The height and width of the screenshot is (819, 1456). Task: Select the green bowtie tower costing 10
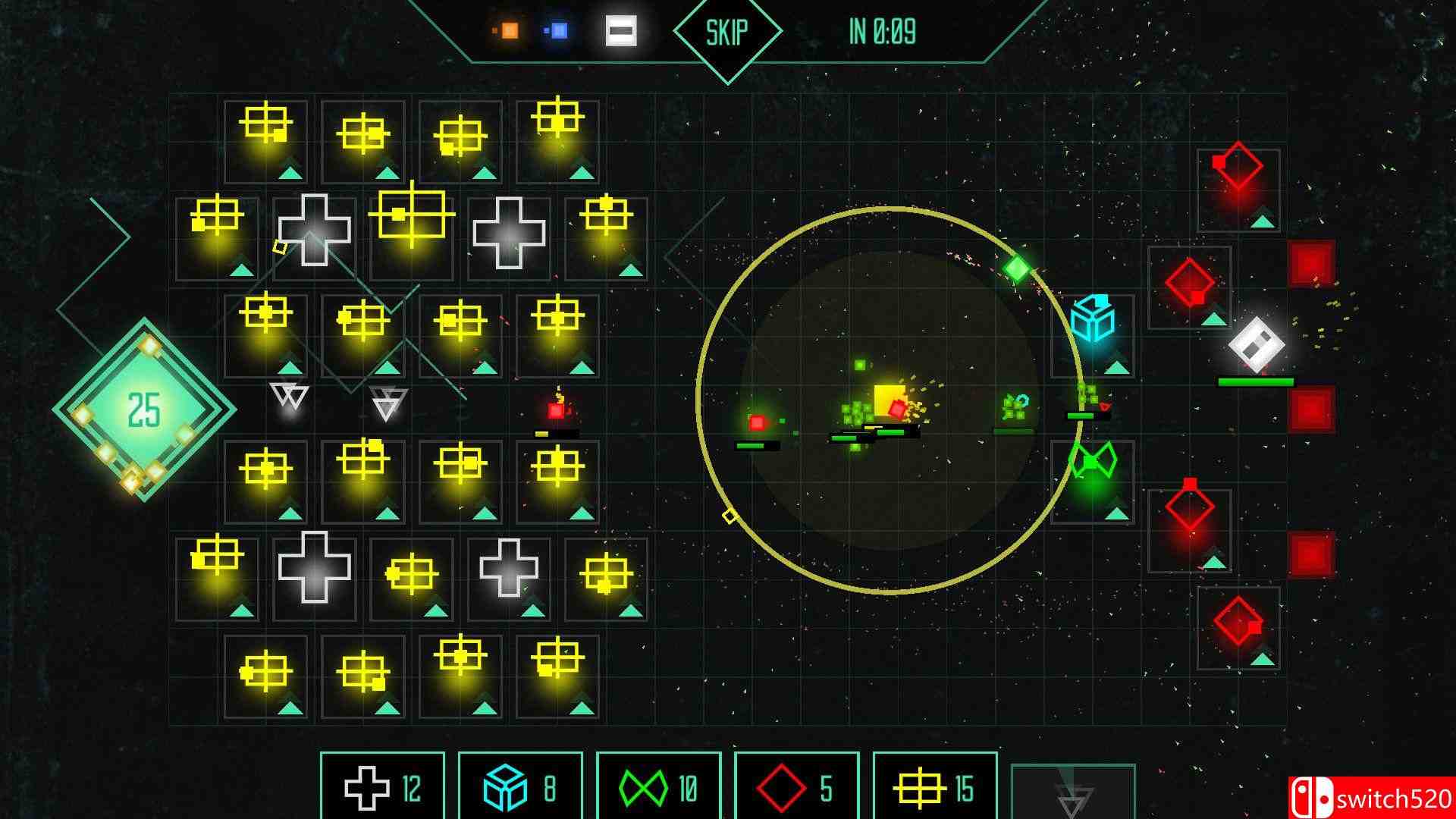tap(657, 787)
